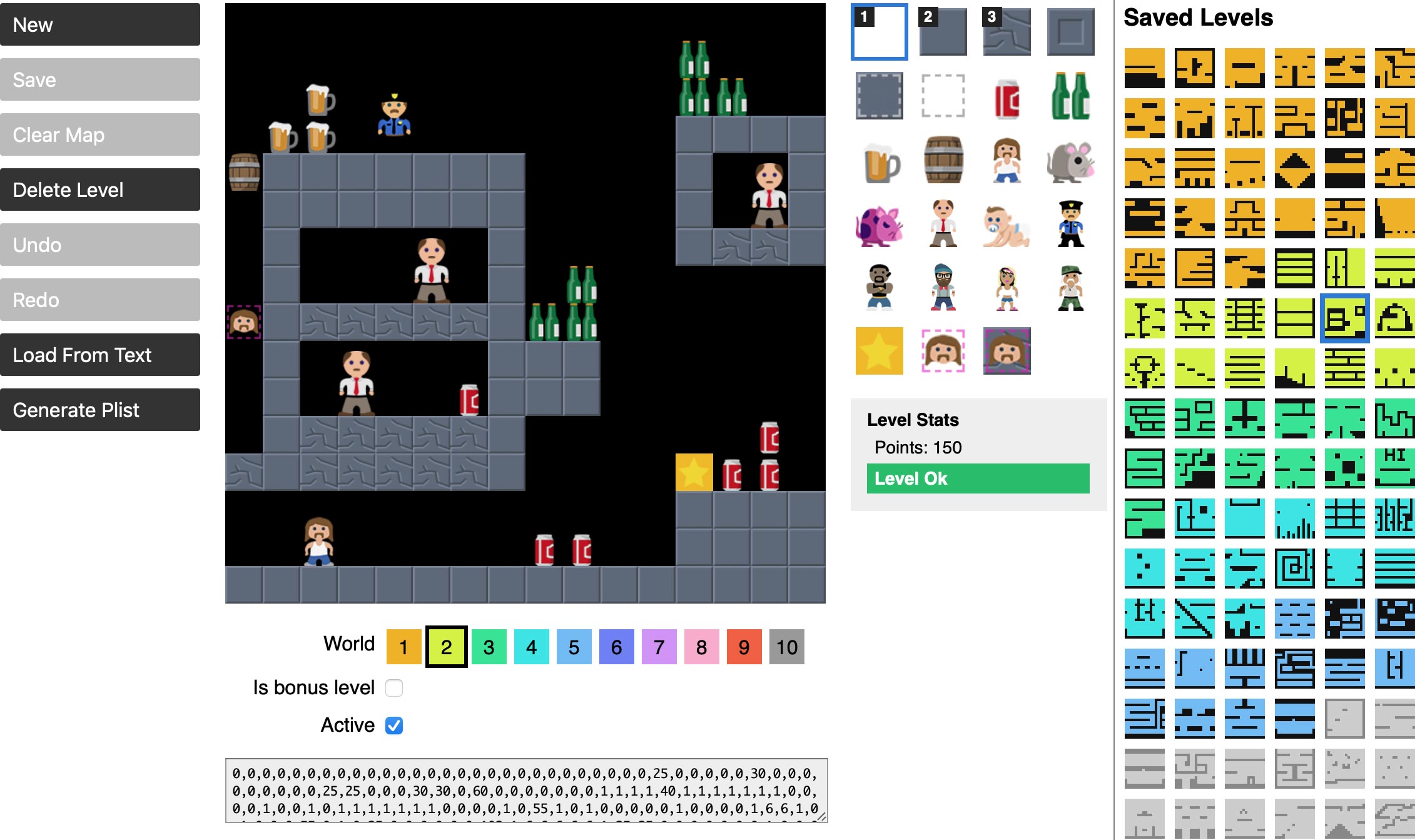Pick the green bottles tile
The image size is (1415, 840).
pyautogui.click(x=1071, y=98)
